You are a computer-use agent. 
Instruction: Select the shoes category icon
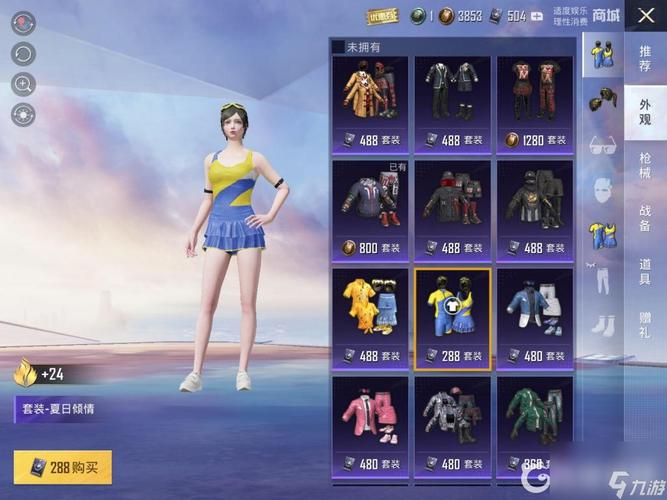603,324
